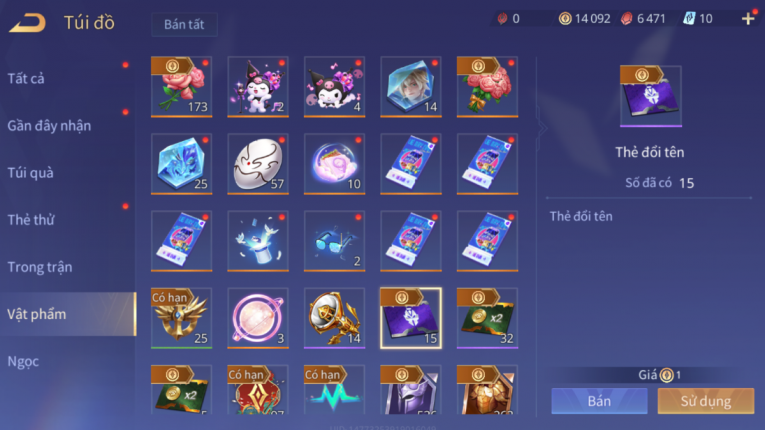This screenshot has height=430, width=765.
Task: Select the gold winged emblem with 25
Action: 181,318
